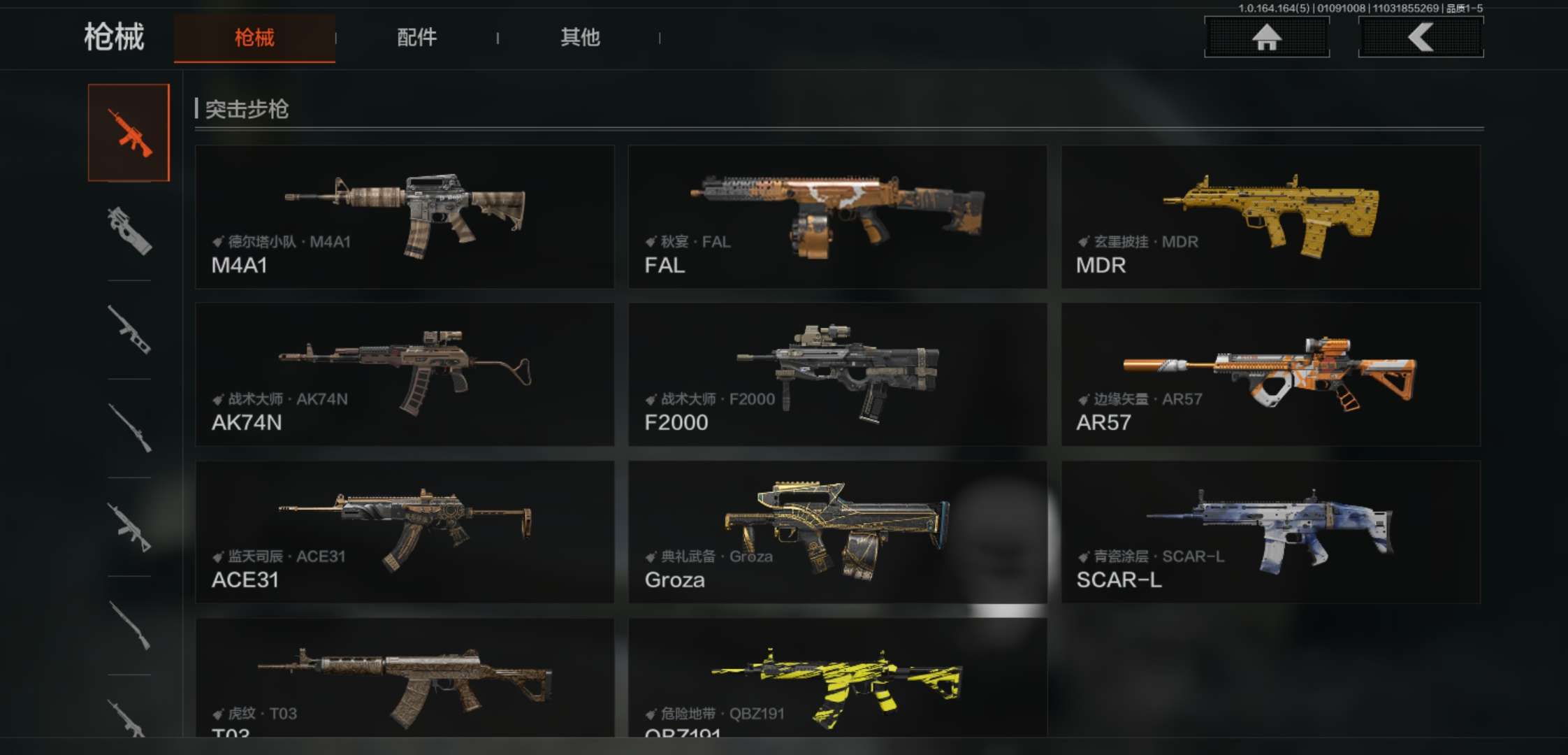Go back with the arrow button
The height and width of the screenshot is (755, 1568).
pyautogui.click(x=1421, y=37)
